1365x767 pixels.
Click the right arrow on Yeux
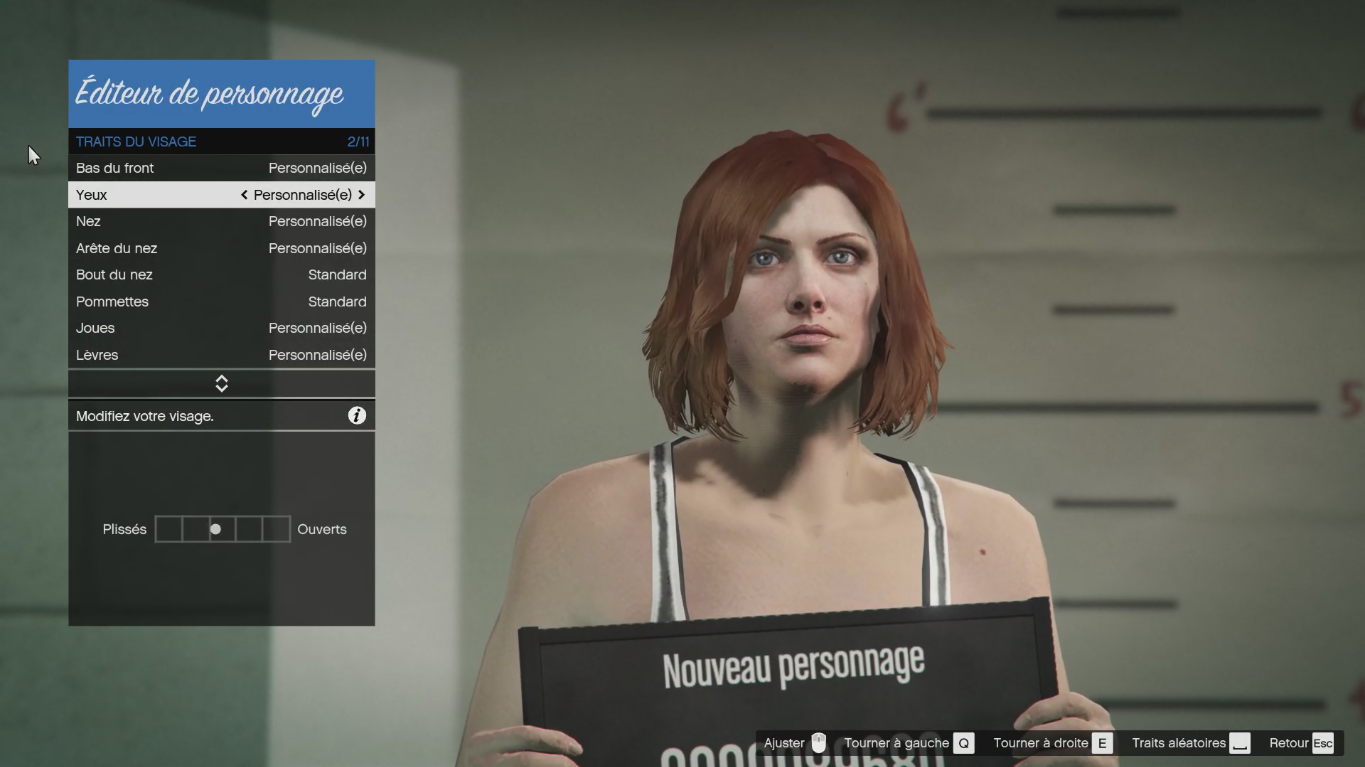[x=361, y=195]
